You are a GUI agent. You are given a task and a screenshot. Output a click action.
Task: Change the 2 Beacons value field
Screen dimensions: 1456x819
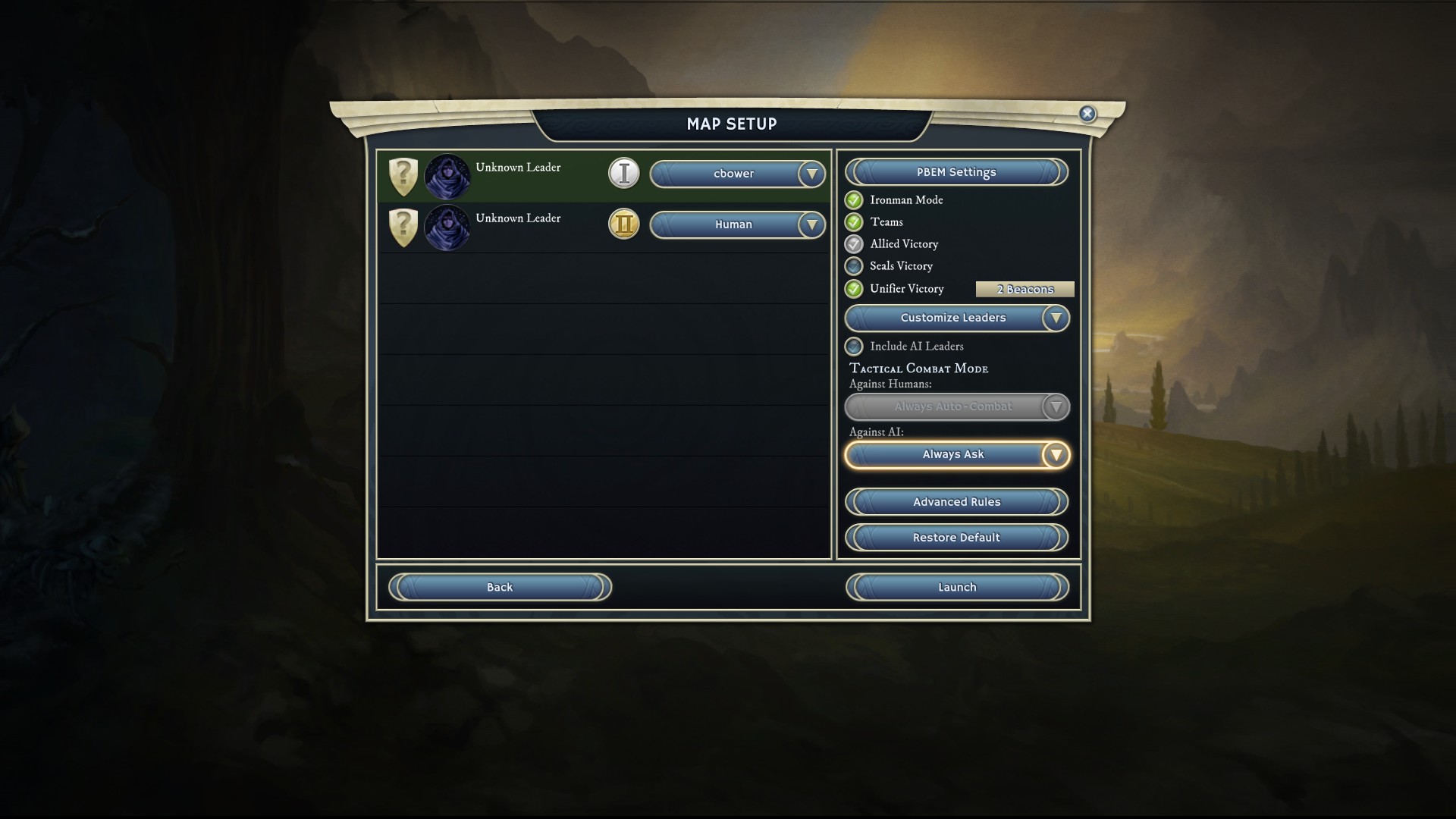[x=1025, y=289]
